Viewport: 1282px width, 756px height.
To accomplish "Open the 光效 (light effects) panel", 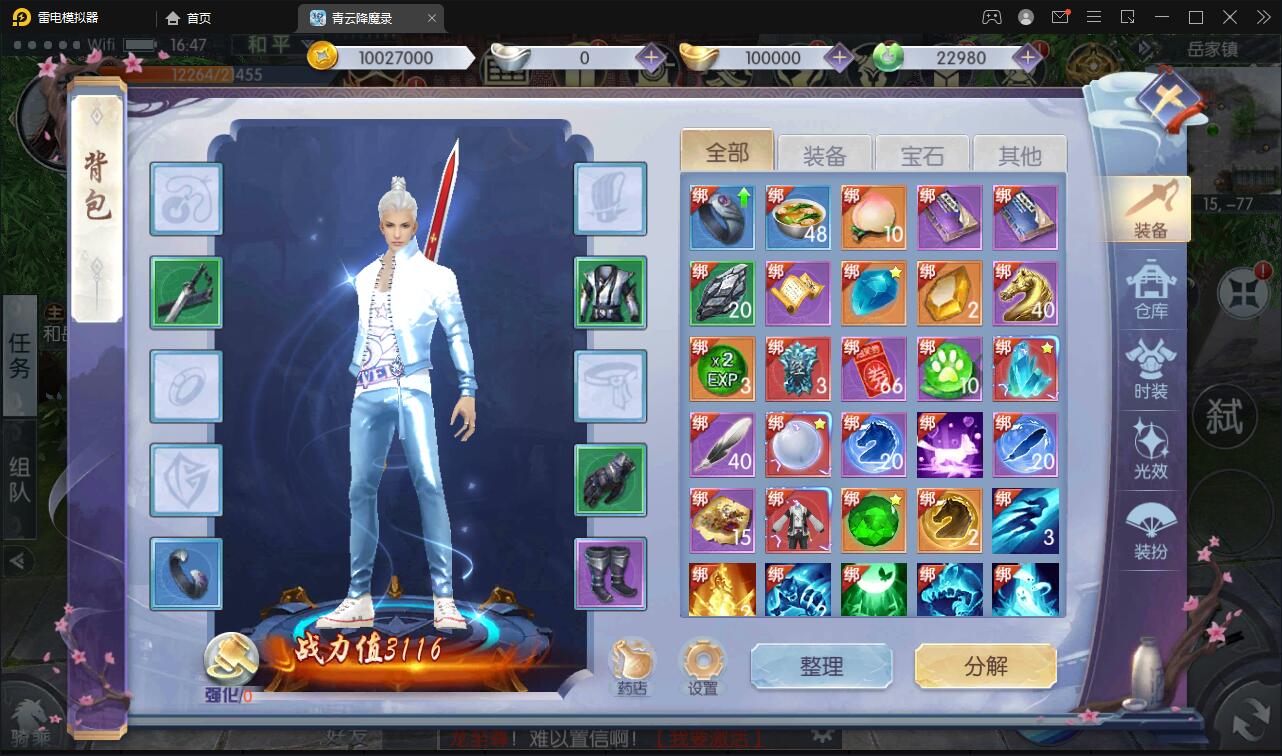I will pyautogui.click(x=1152, y=448).
